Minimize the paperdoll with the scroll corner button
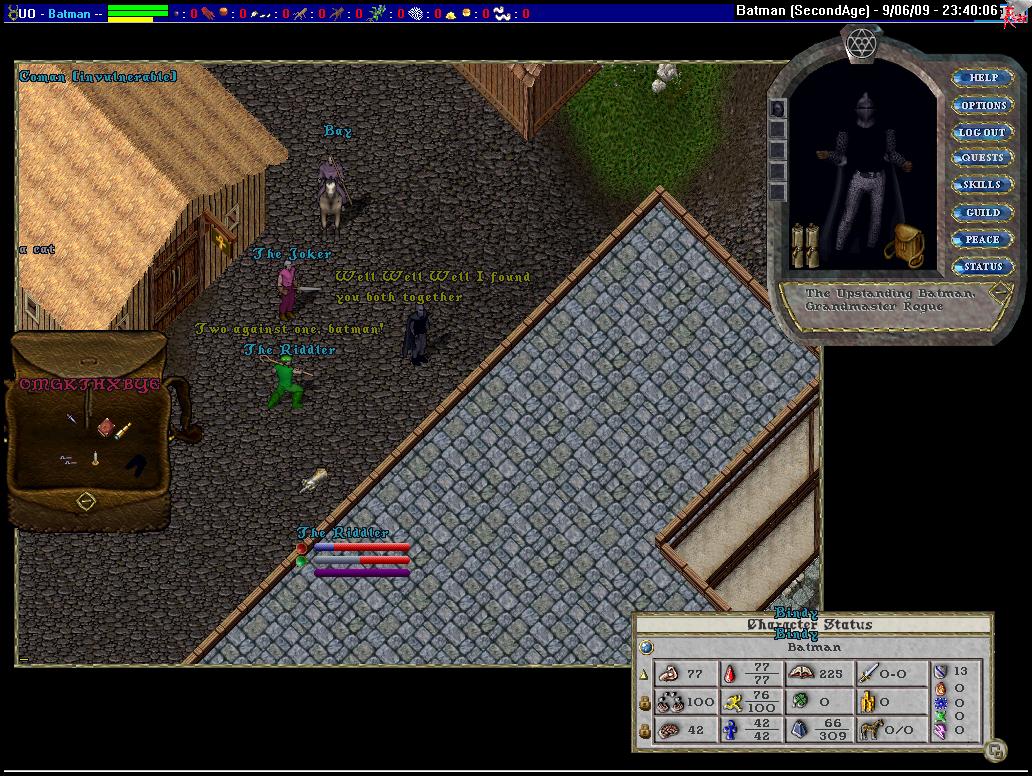Viewport: 1032px width, 776px height. pyautogui.click(x=1000, y=293)
